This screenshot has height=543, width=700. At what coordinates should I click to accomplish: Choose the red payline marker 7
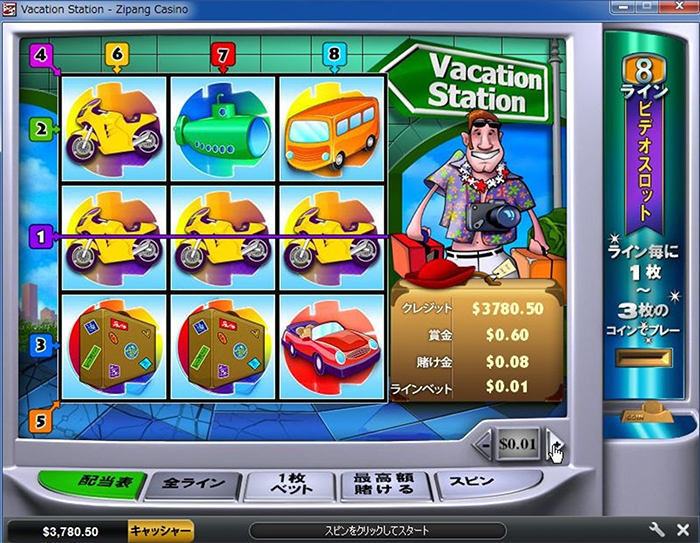point(224,55)
